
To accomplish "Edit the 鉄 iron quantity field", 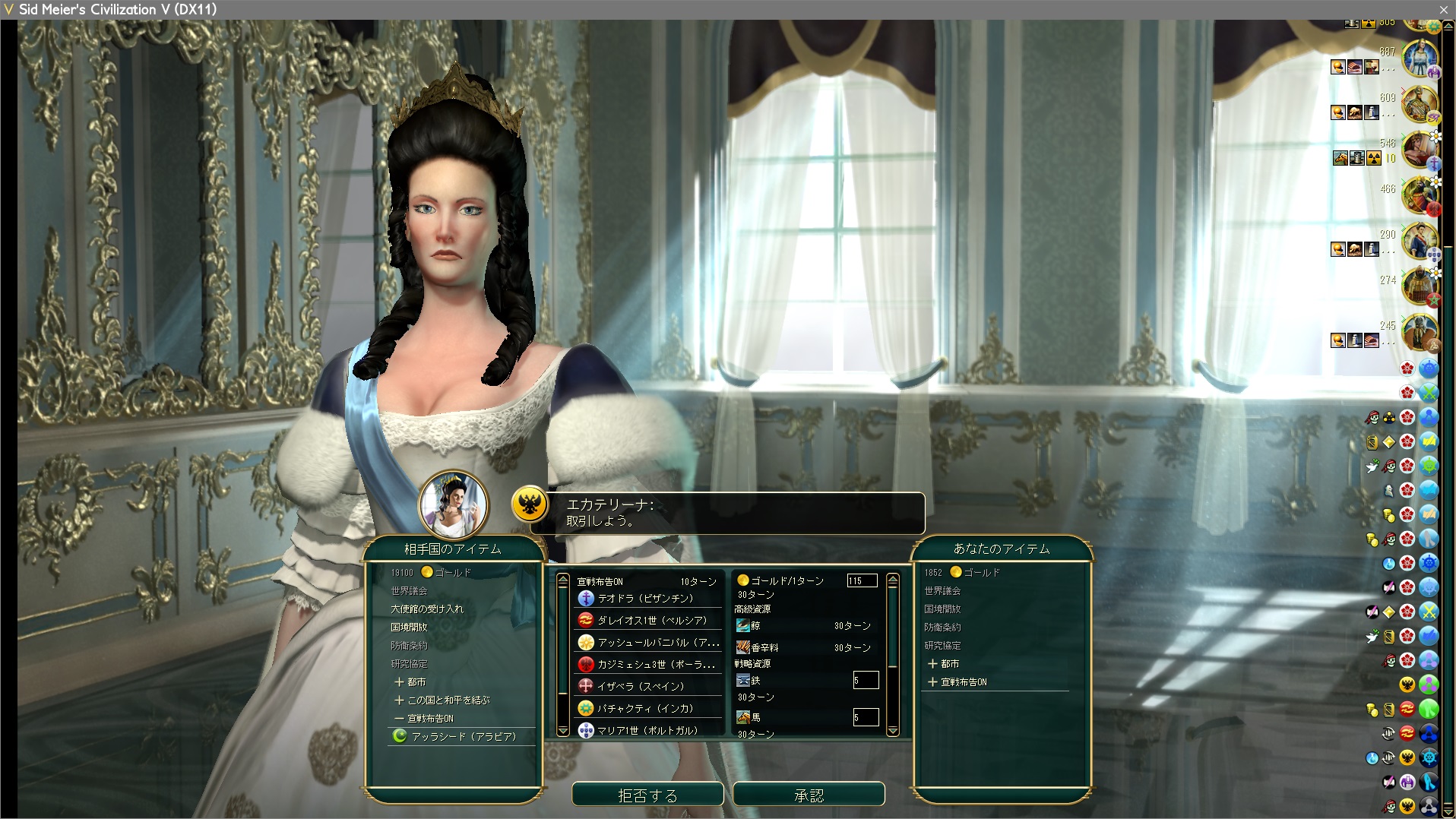I will [x=866, y=680].
